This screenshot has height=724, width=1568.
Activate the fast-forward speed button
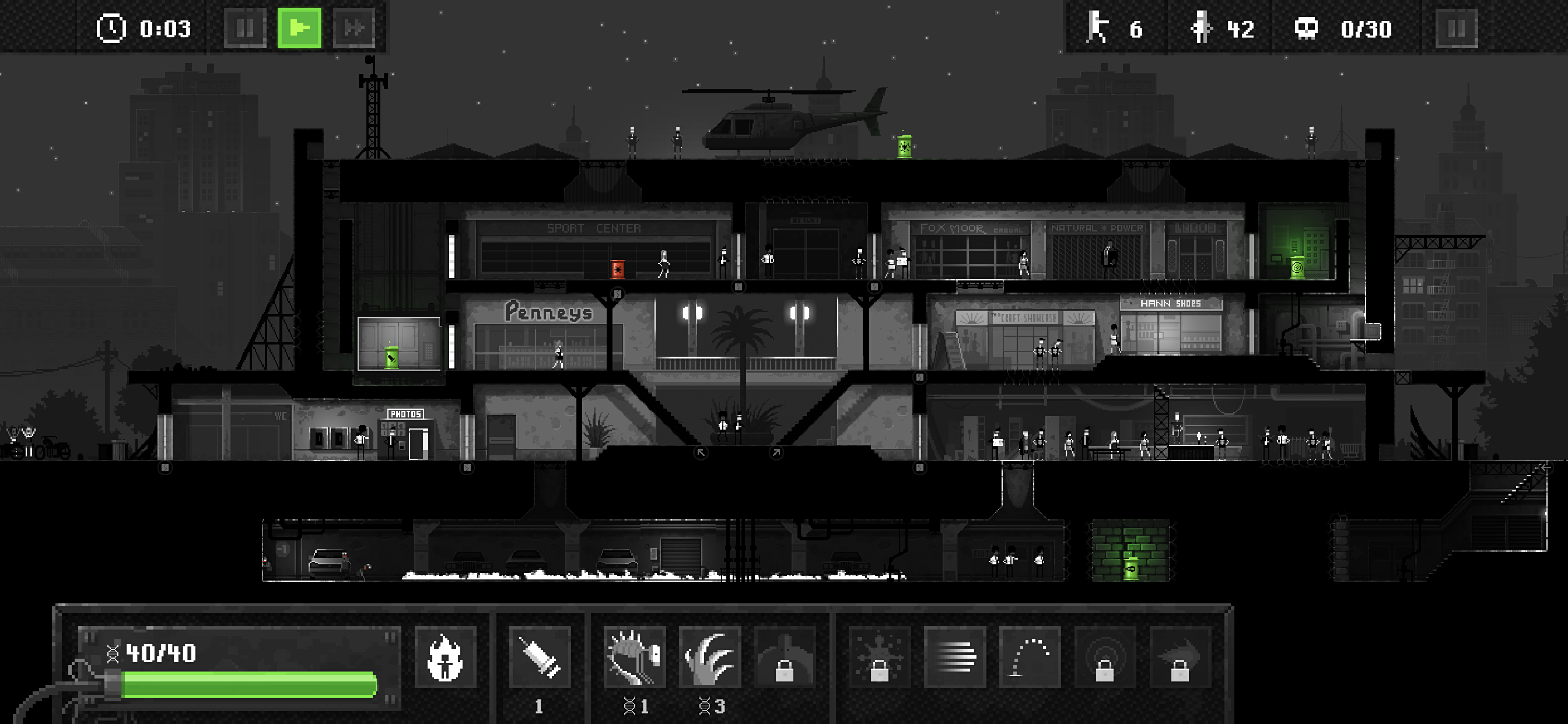click(353, 28)
